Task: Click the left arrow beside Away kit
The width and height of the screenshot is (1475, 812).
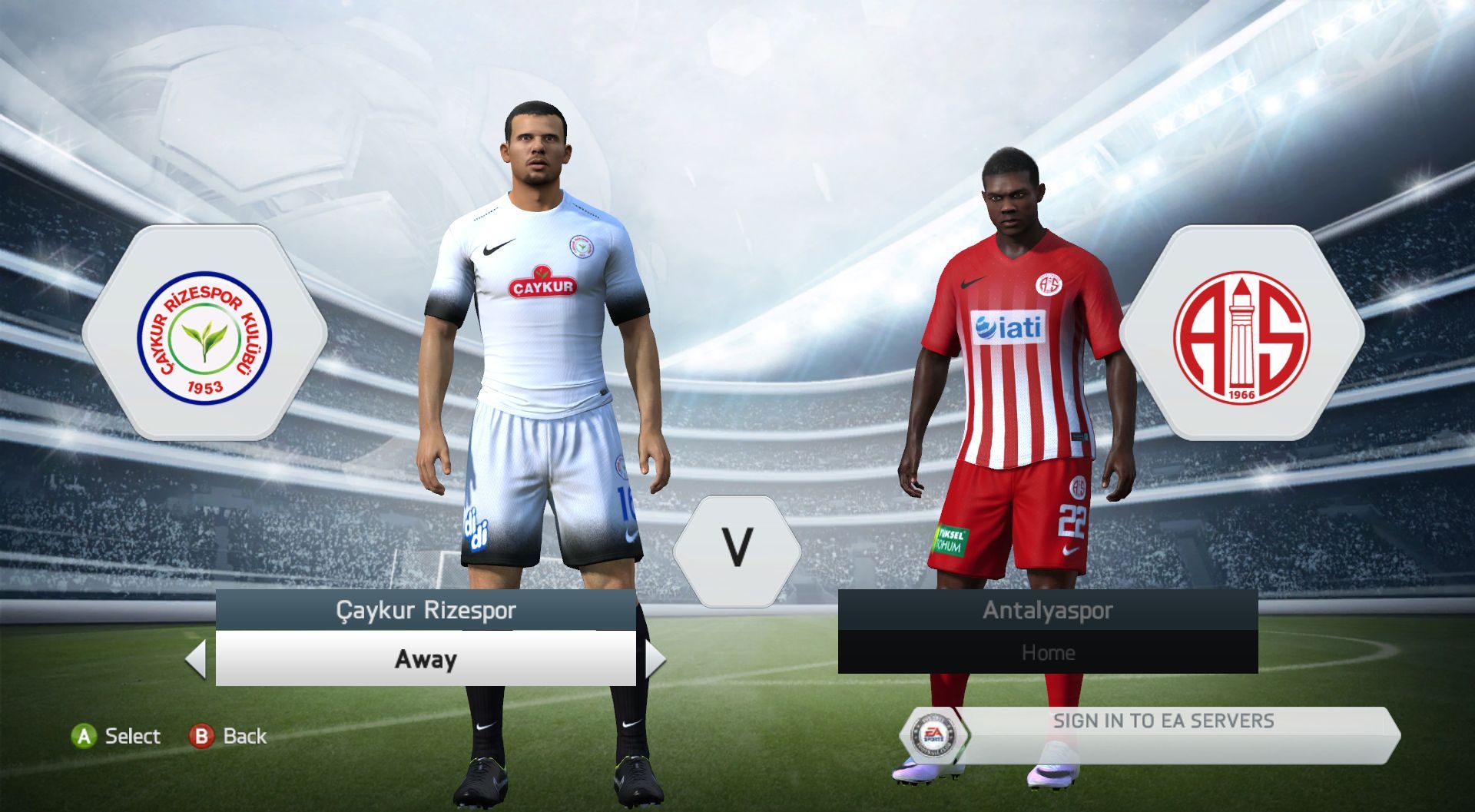Action: coord(197,659)
